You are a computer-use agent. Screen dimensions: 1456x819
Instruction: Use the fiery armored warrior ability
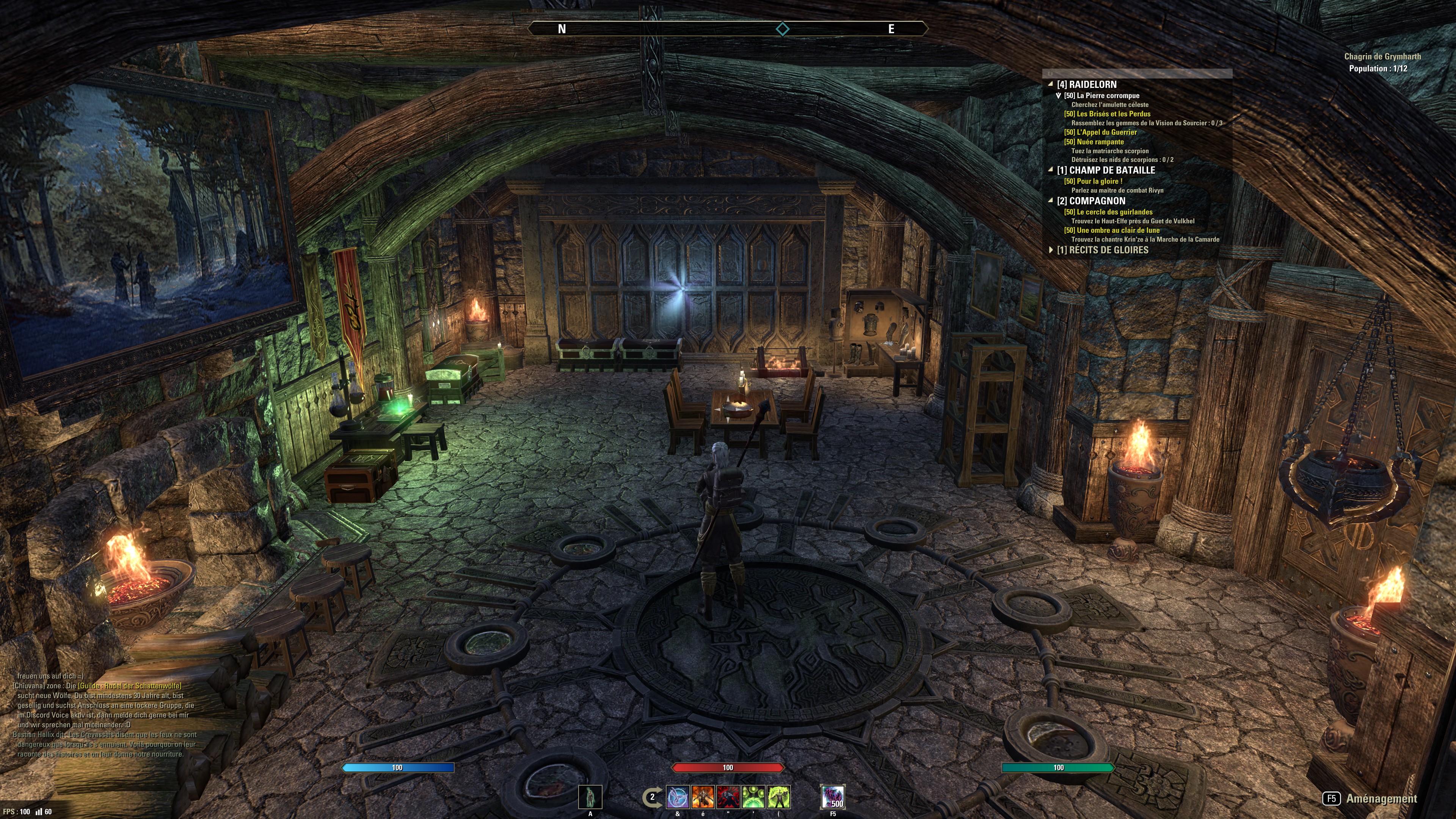tap(703, 797)
